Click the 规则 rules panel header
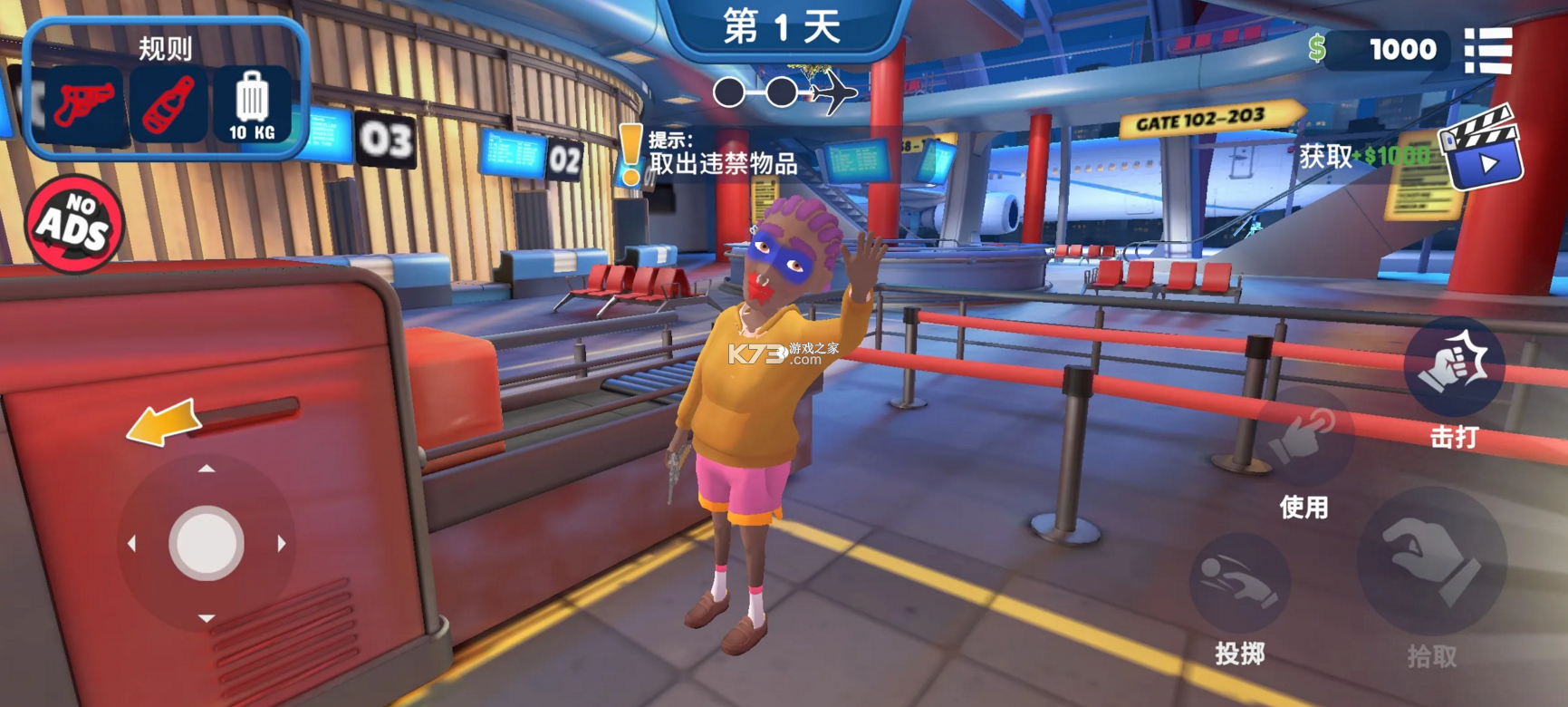 coord(166,48)
